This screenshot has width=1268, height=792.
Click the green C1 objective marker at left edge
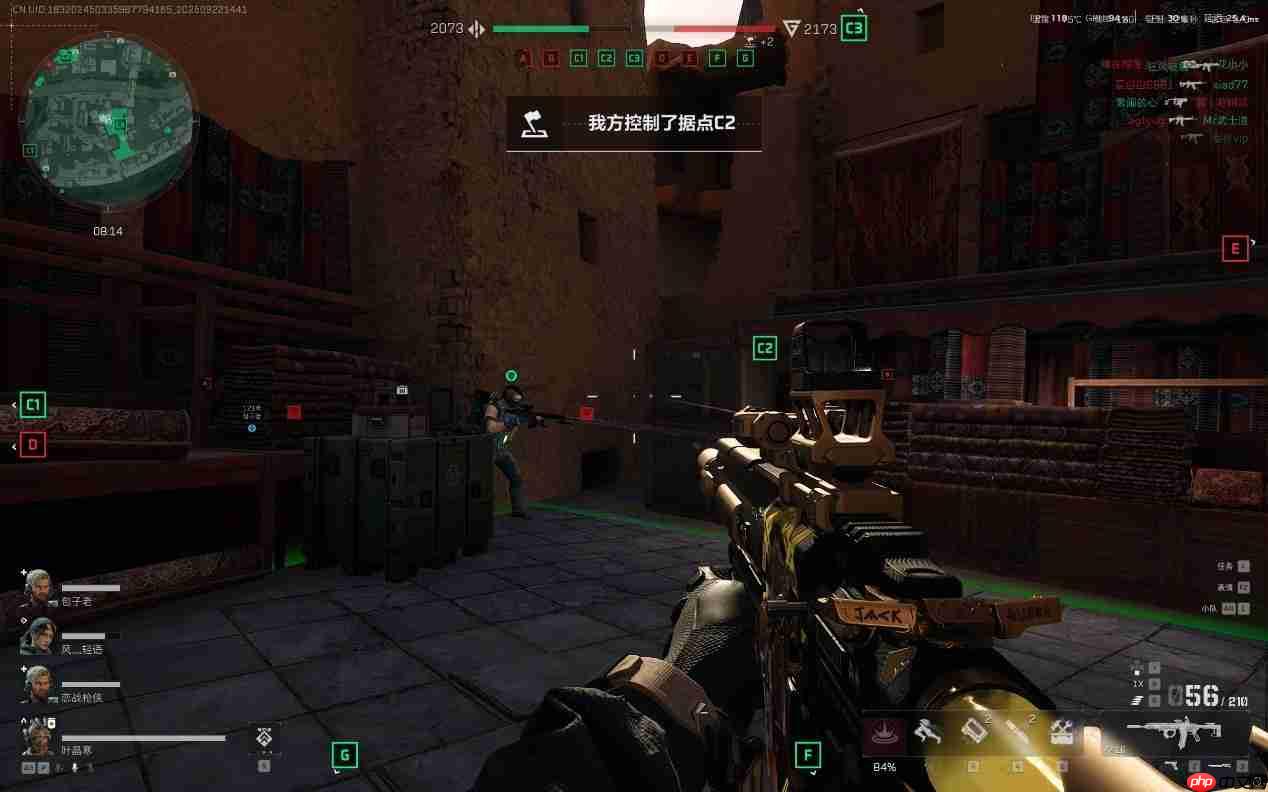(32, 405)
